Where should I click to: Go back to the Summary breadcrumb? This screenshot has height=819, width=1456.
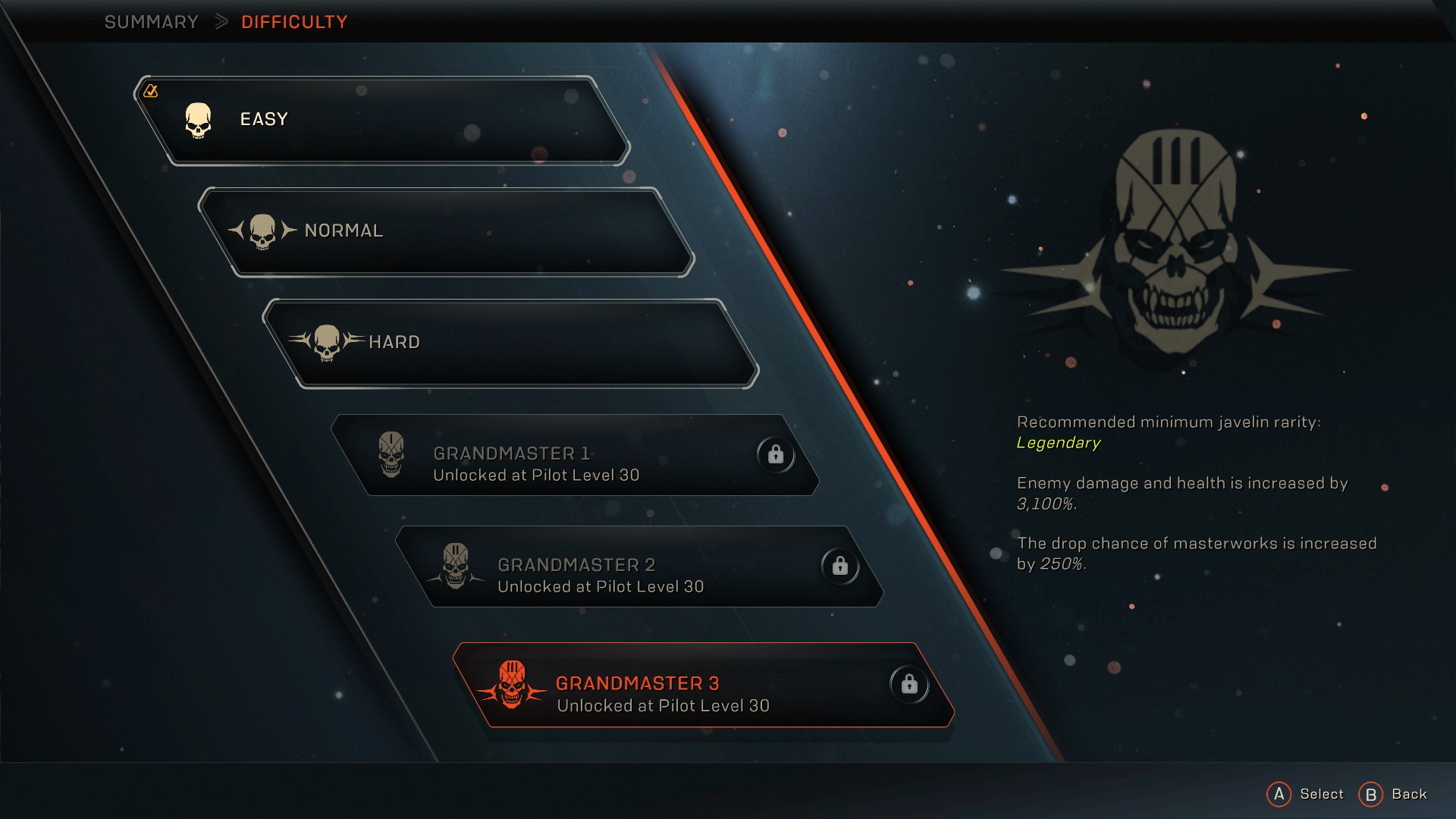151,22
